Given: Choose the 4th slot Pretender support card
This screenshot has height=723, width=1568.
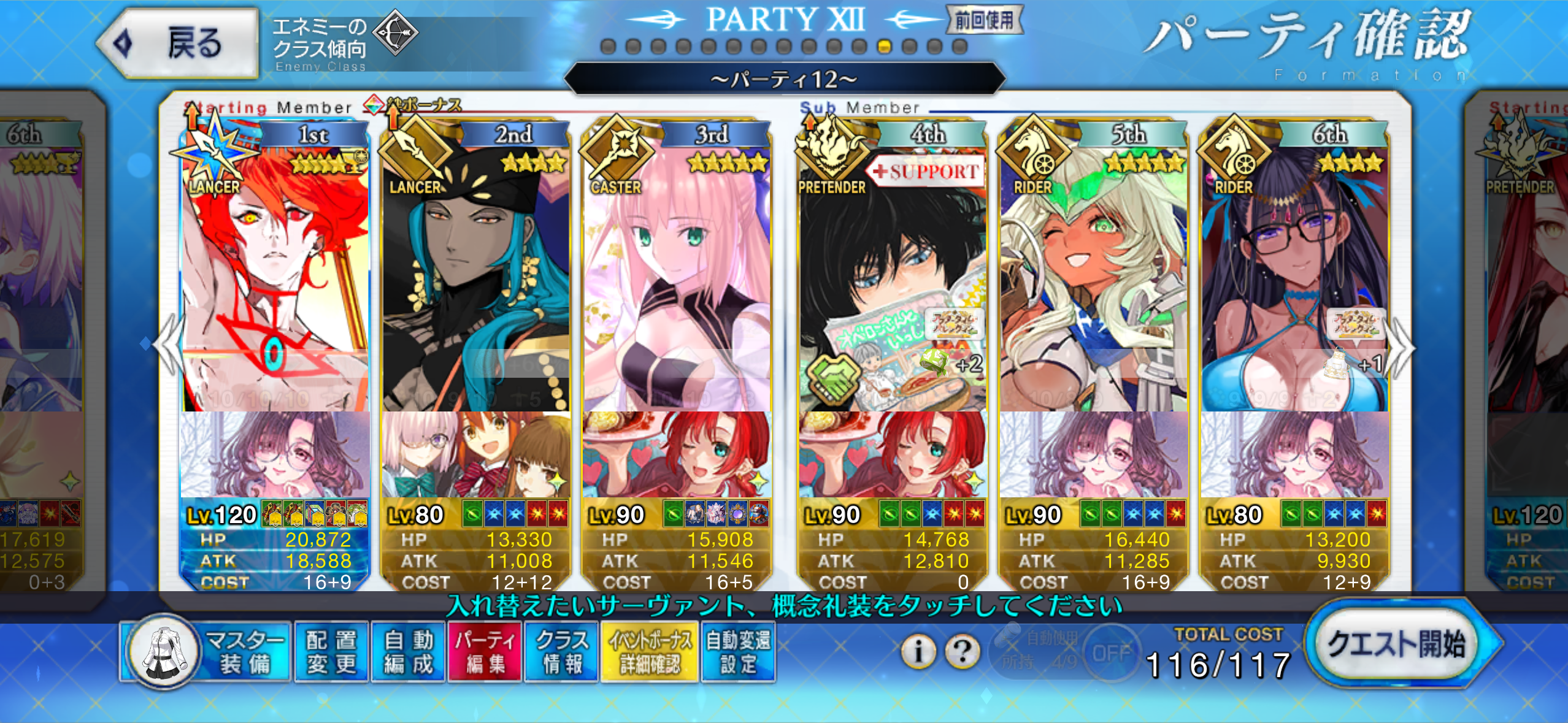Looking at the screenshot, I should click(893, 276).
